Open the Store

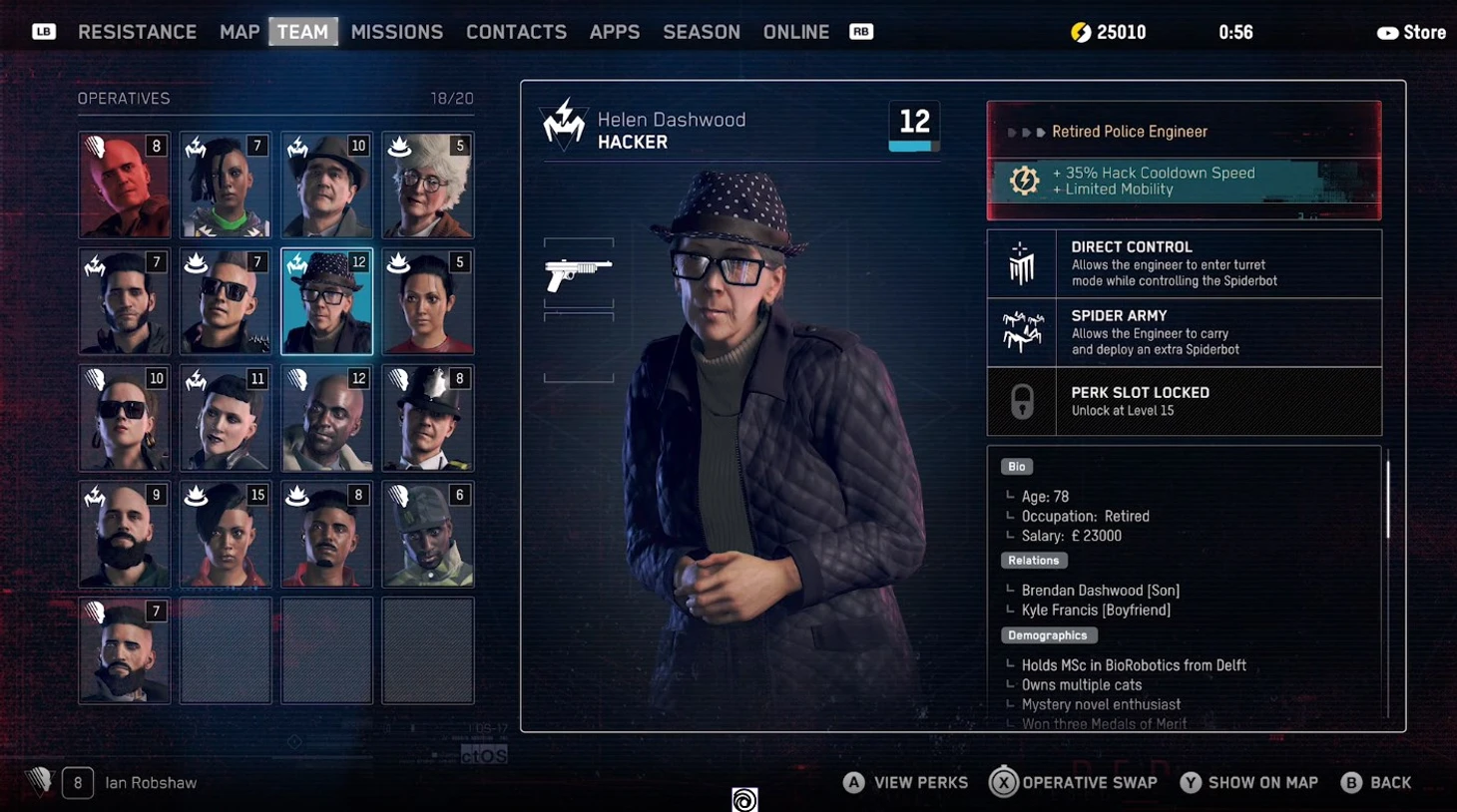[x=1411, y=33]
